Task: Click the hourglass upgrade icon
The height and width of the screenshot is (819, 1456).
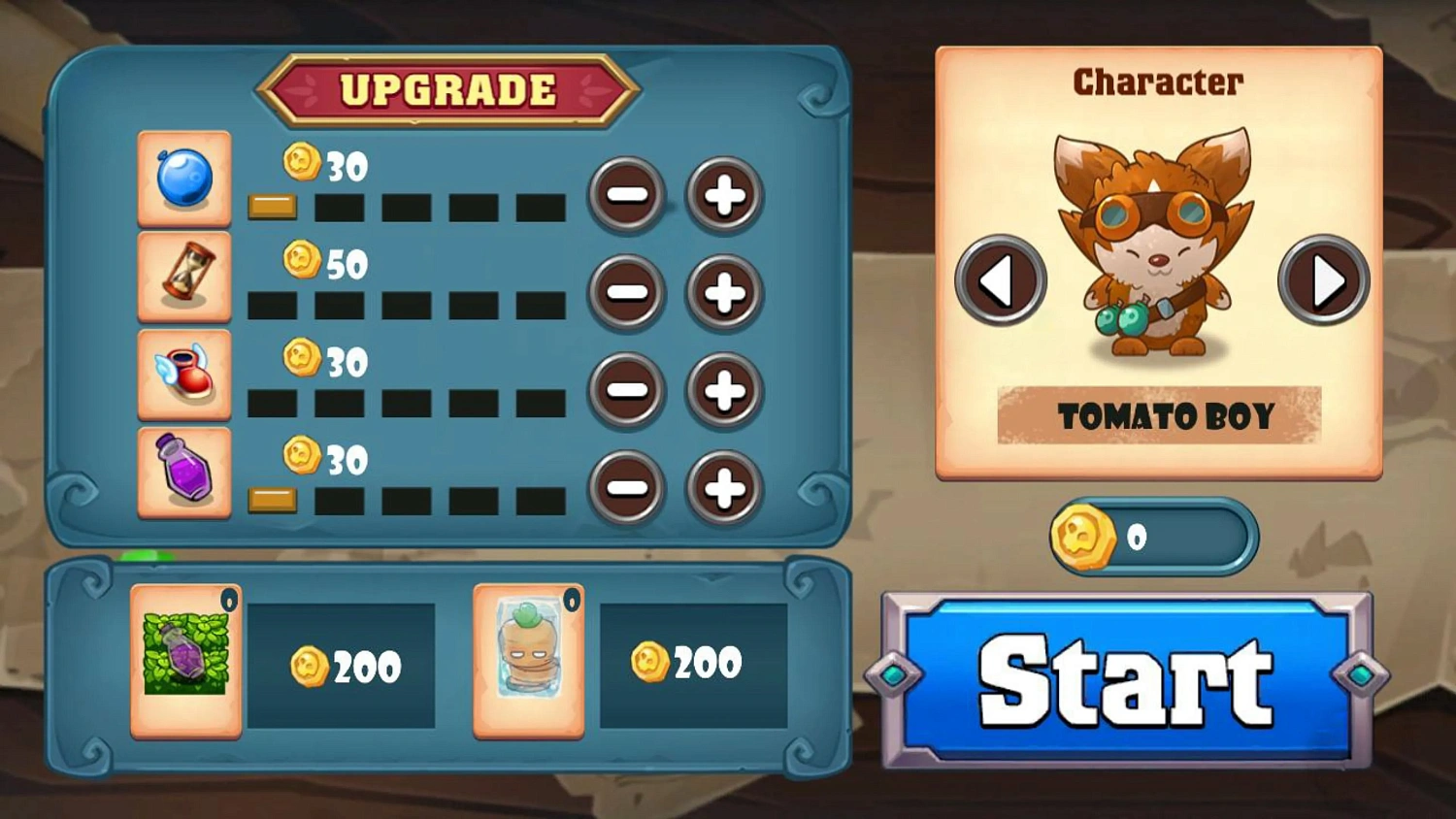Action: coord(183,277)
